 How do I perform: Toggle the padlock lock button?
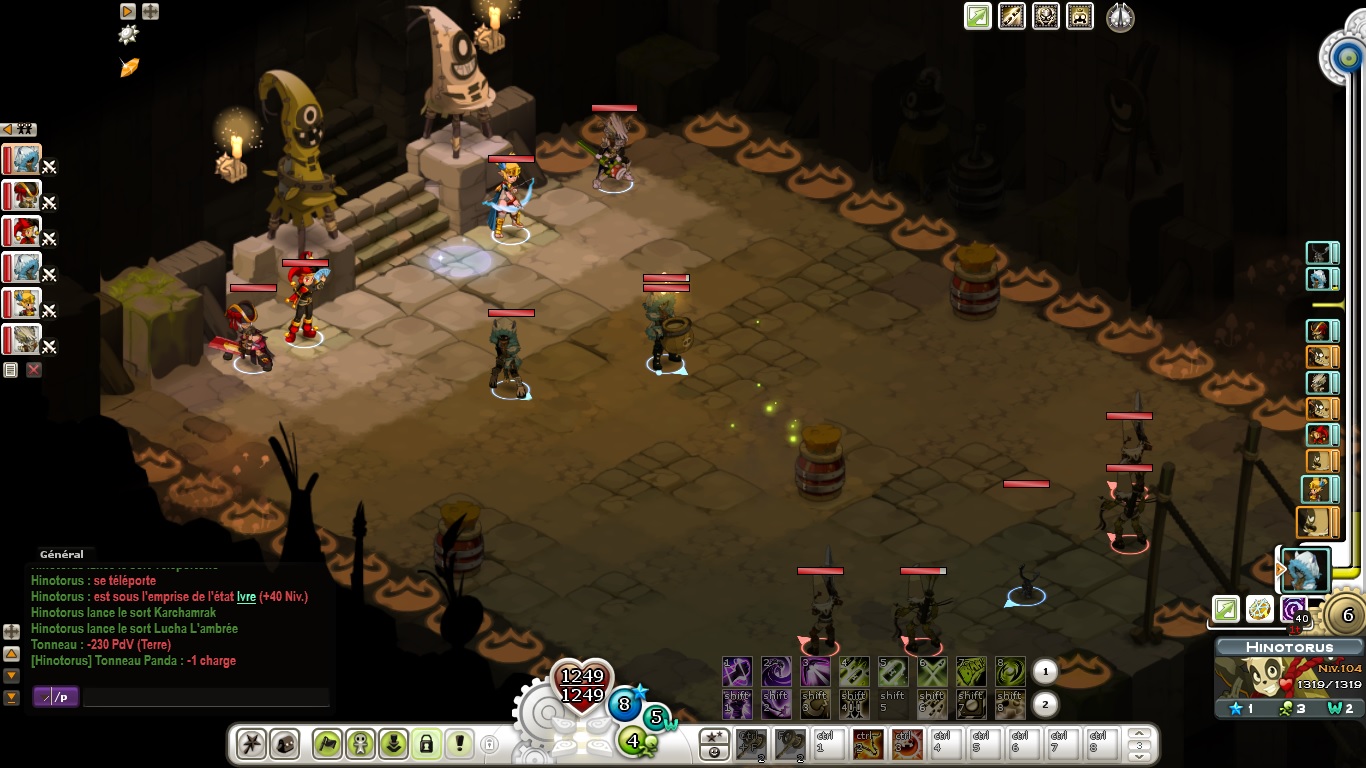coord(426,744)
